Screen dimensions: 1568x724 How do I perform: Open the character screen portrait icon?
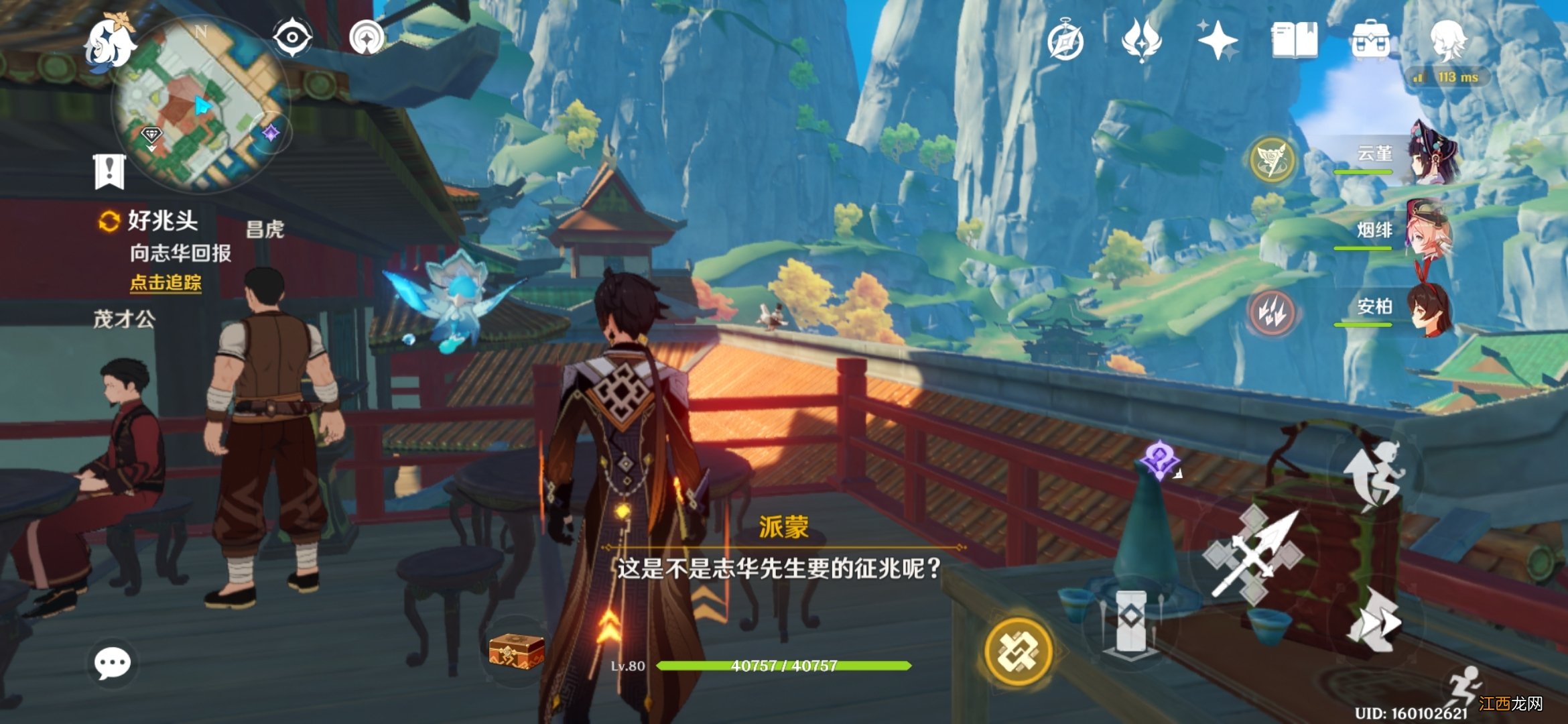point(1447,40)
